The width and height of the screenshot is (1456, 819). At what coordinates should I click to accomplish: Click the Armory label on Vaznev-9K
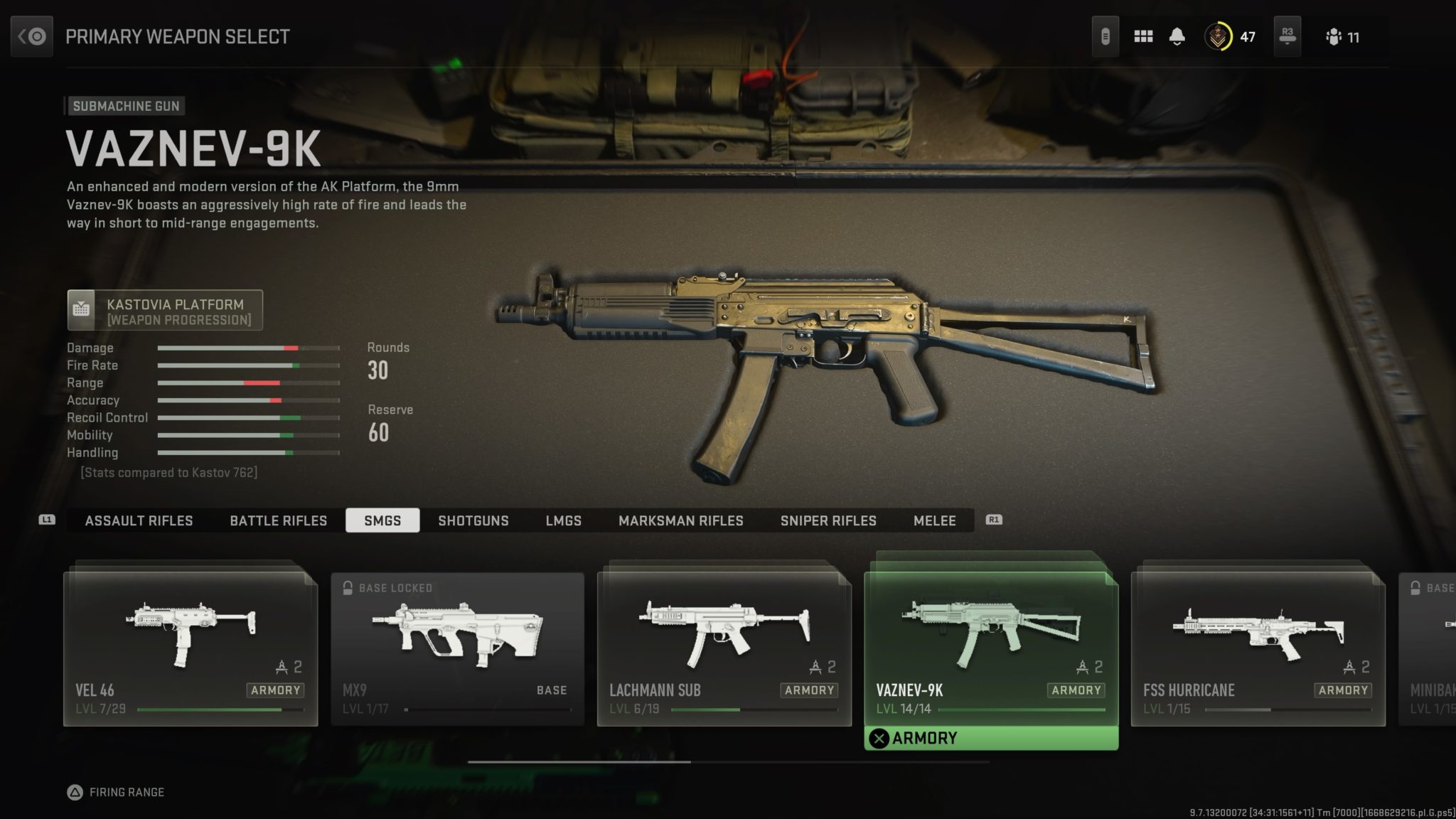[x=1076, y=690]
